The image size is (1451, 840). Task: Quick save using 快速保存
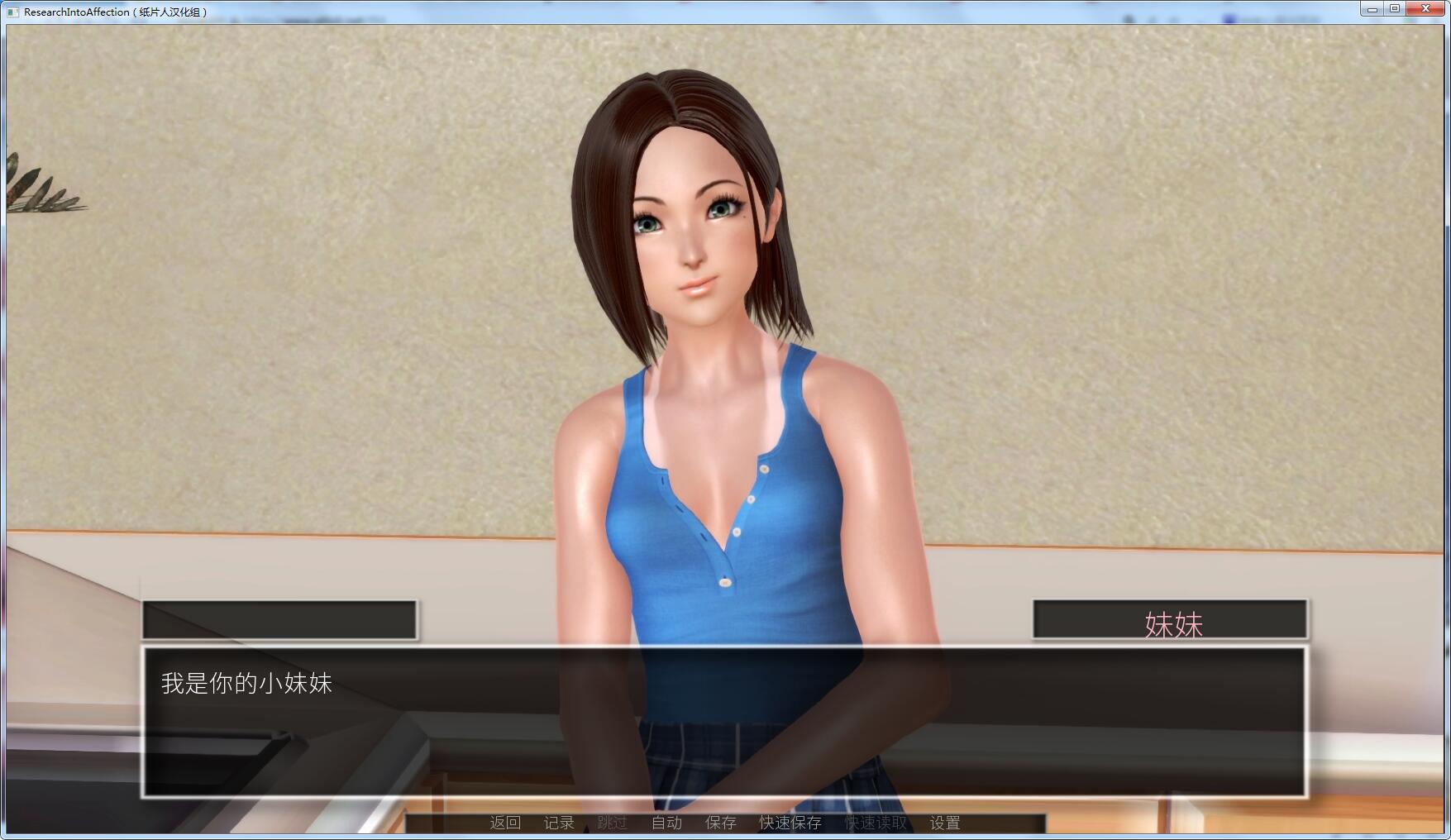click(x=790, y=823)
